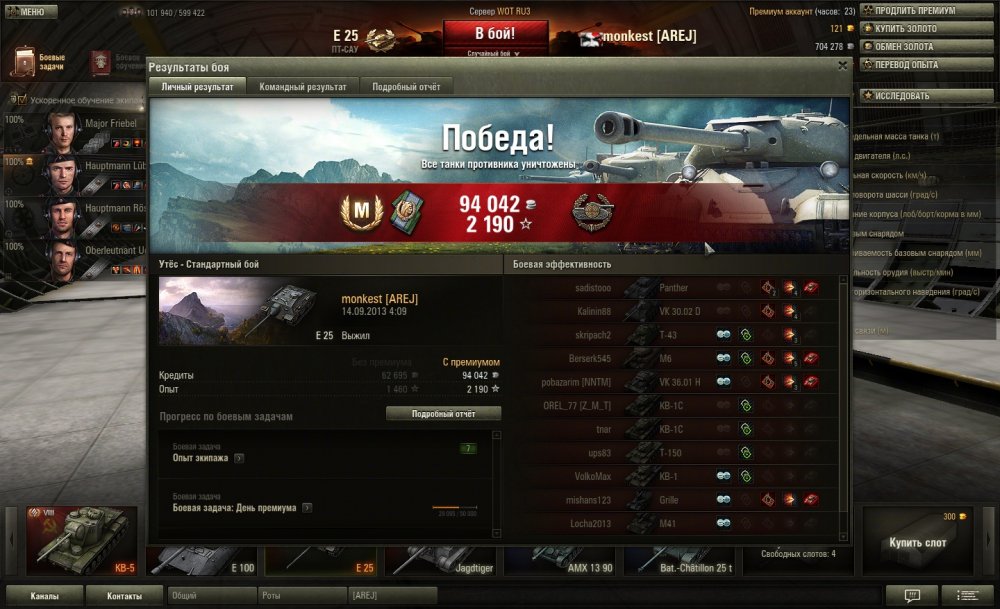1000x609 pixels.
Task: Open the main Меню button
Action: pyautogui.click(x=31, y=12)
